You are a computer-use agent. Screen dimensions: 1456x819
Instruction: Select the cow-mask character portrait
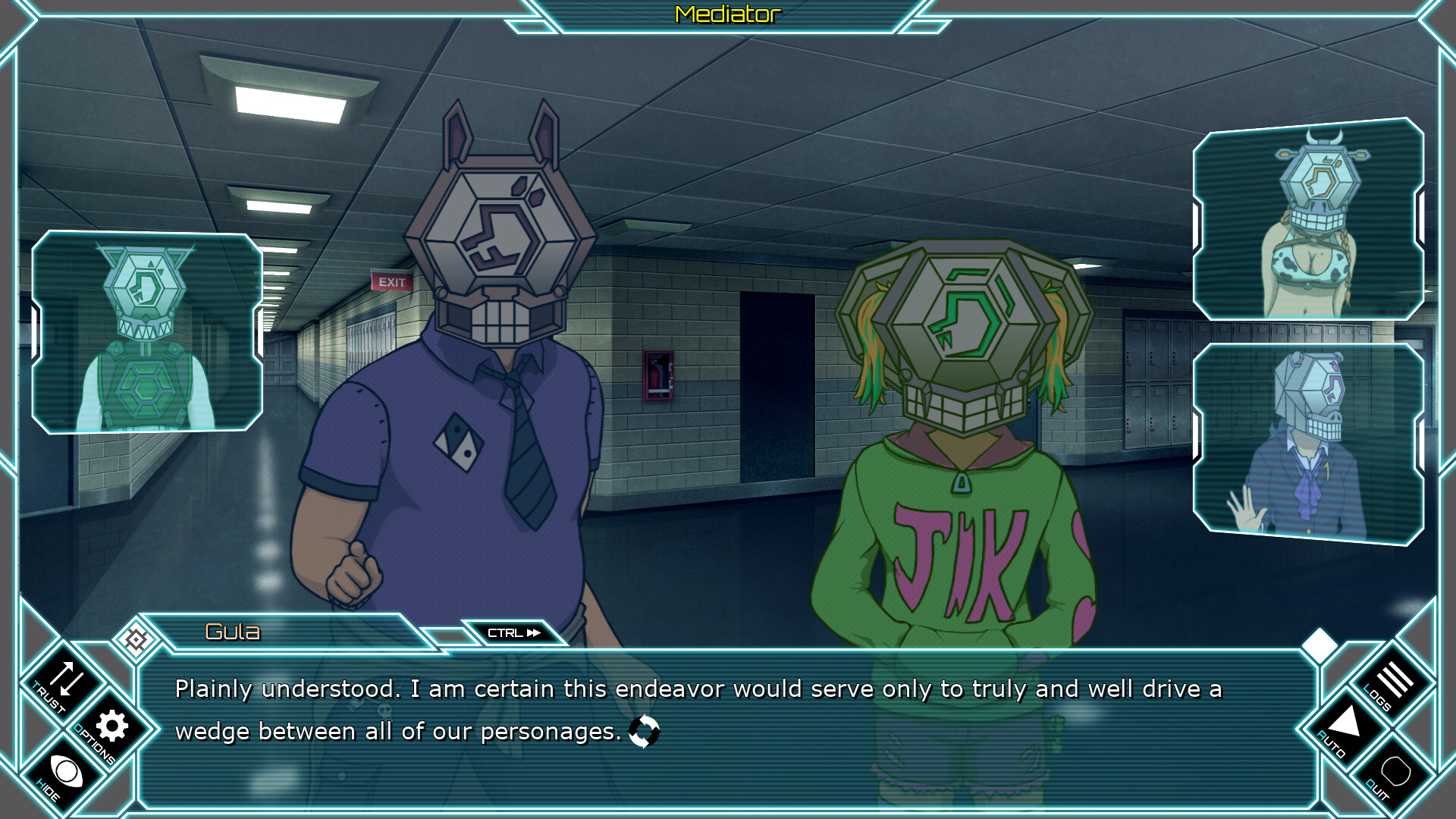(x=1308, y=220)
